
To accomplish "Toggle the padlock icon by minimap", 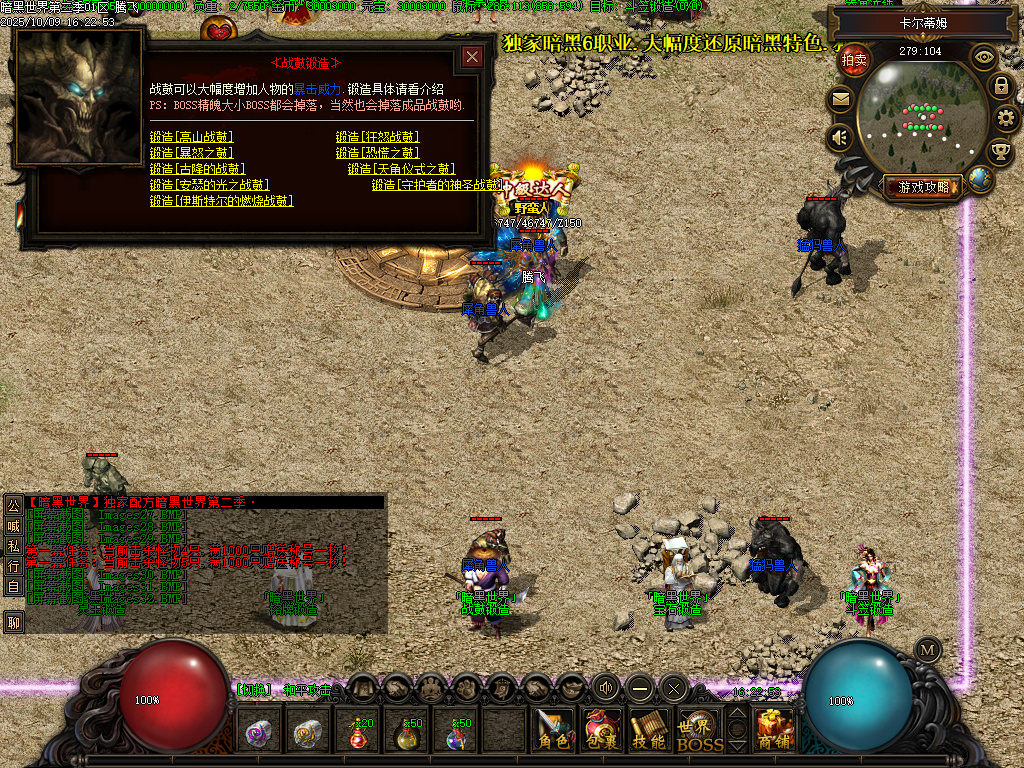I will click(1000, 86).
